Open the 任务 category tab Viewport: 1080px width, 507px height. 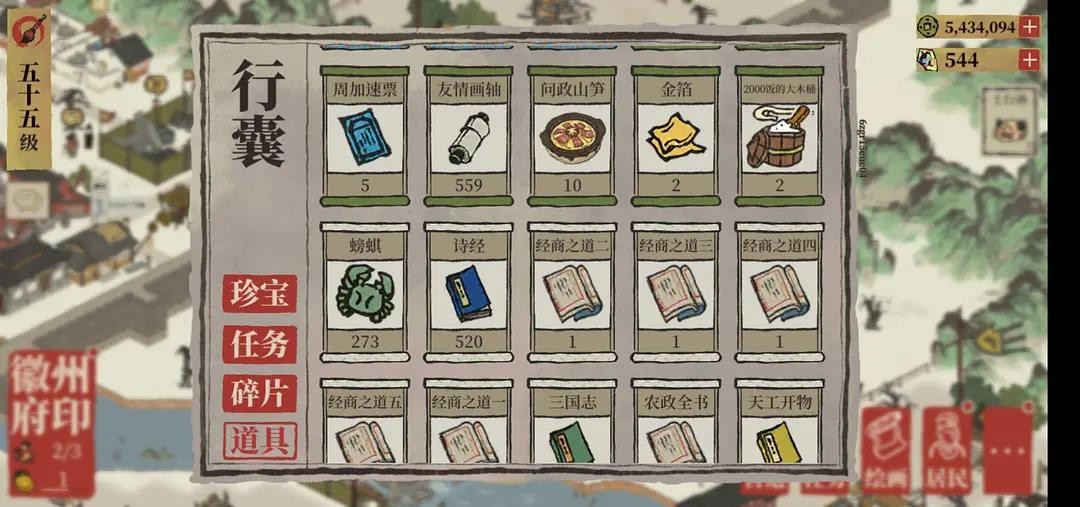click(259, 344)
